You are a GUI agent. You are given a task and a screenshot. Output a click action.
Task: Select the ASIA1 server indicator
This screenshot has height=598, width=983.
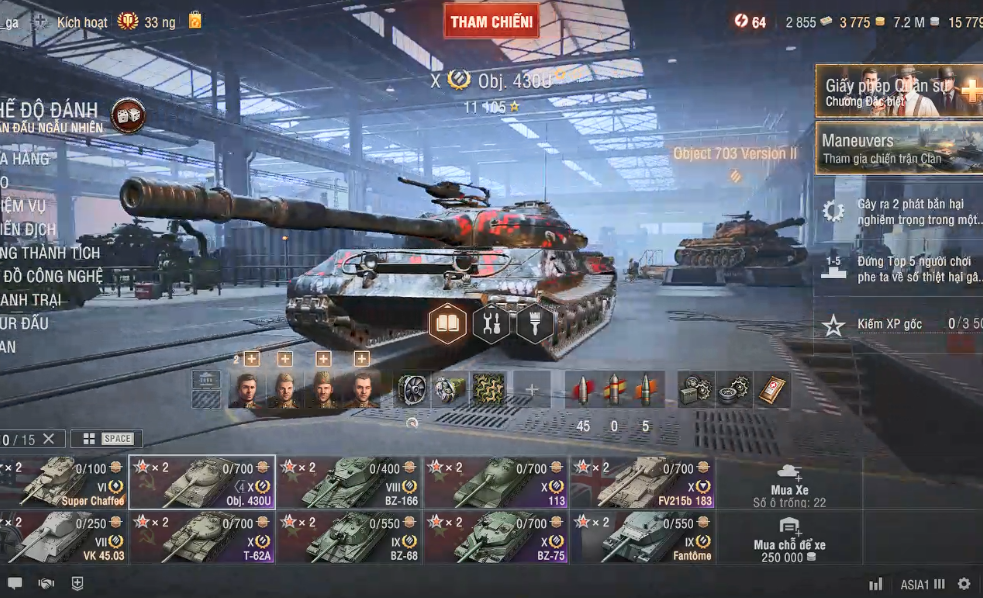coord(921,584)
